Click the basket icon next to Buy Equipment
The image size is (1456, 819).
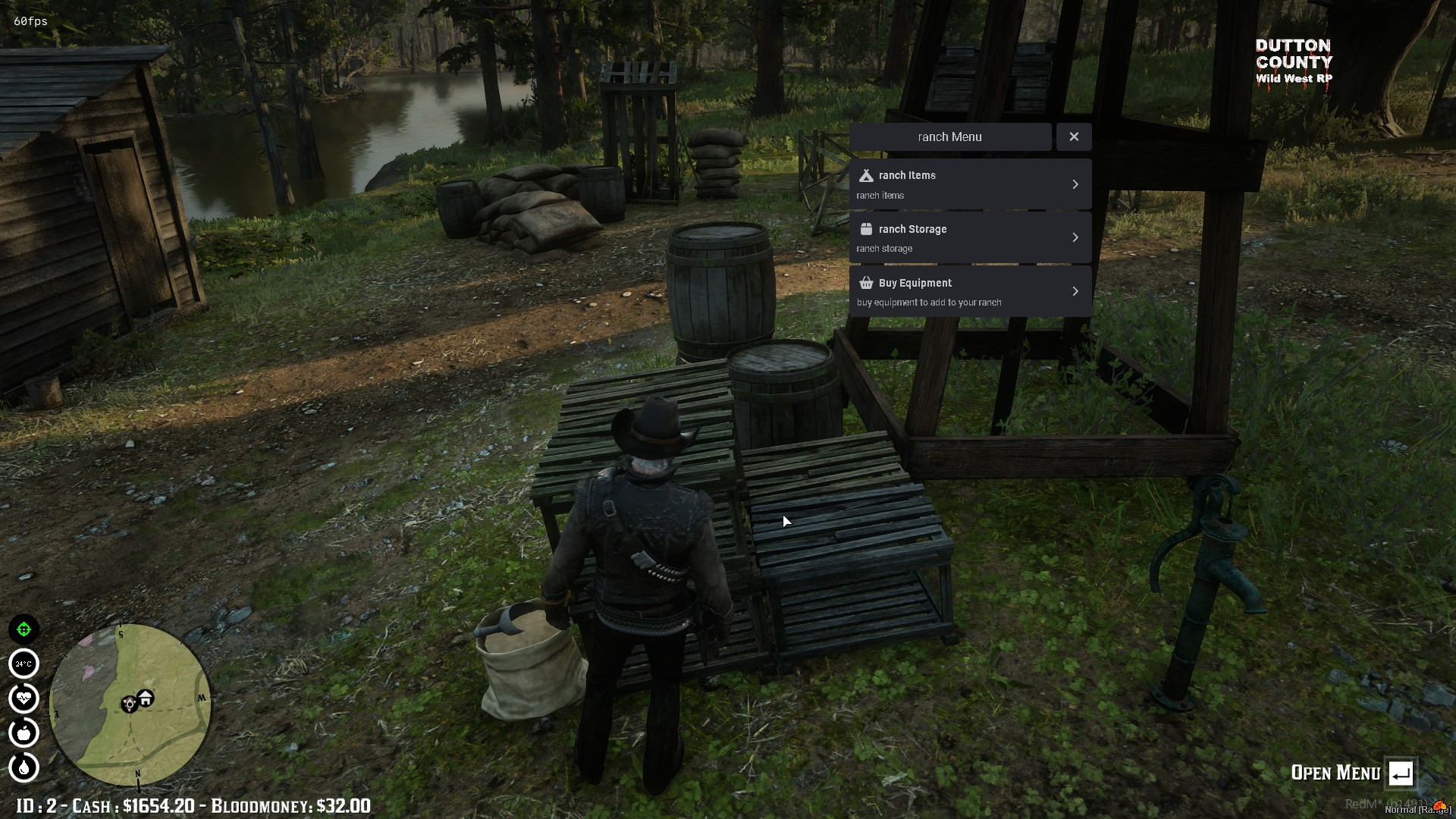(x=866, y=282)
